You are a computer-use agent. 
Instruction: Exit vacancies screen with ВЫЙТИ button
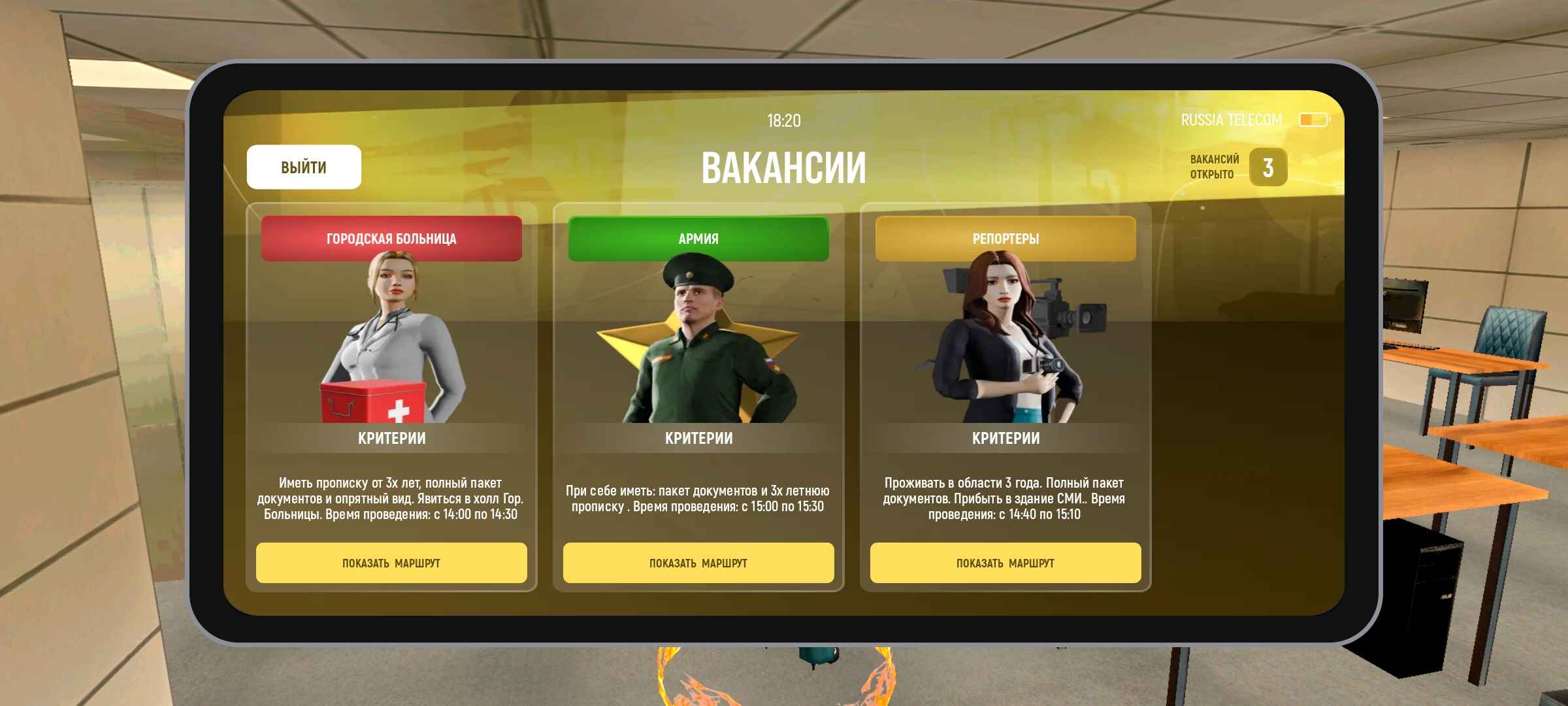tap(304, 167)
